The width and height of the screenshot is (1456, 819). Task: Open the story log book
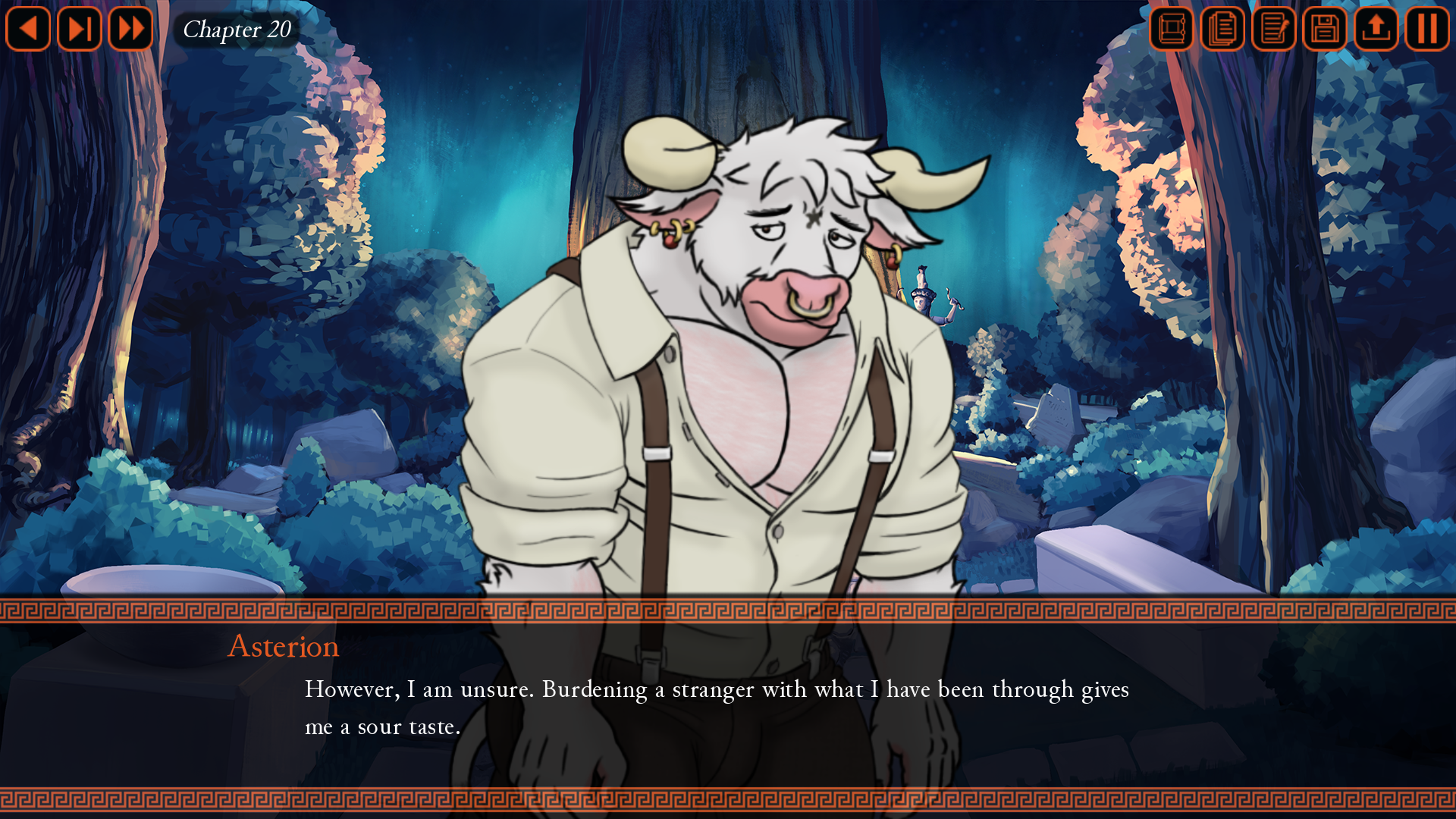pos(1170,29)
